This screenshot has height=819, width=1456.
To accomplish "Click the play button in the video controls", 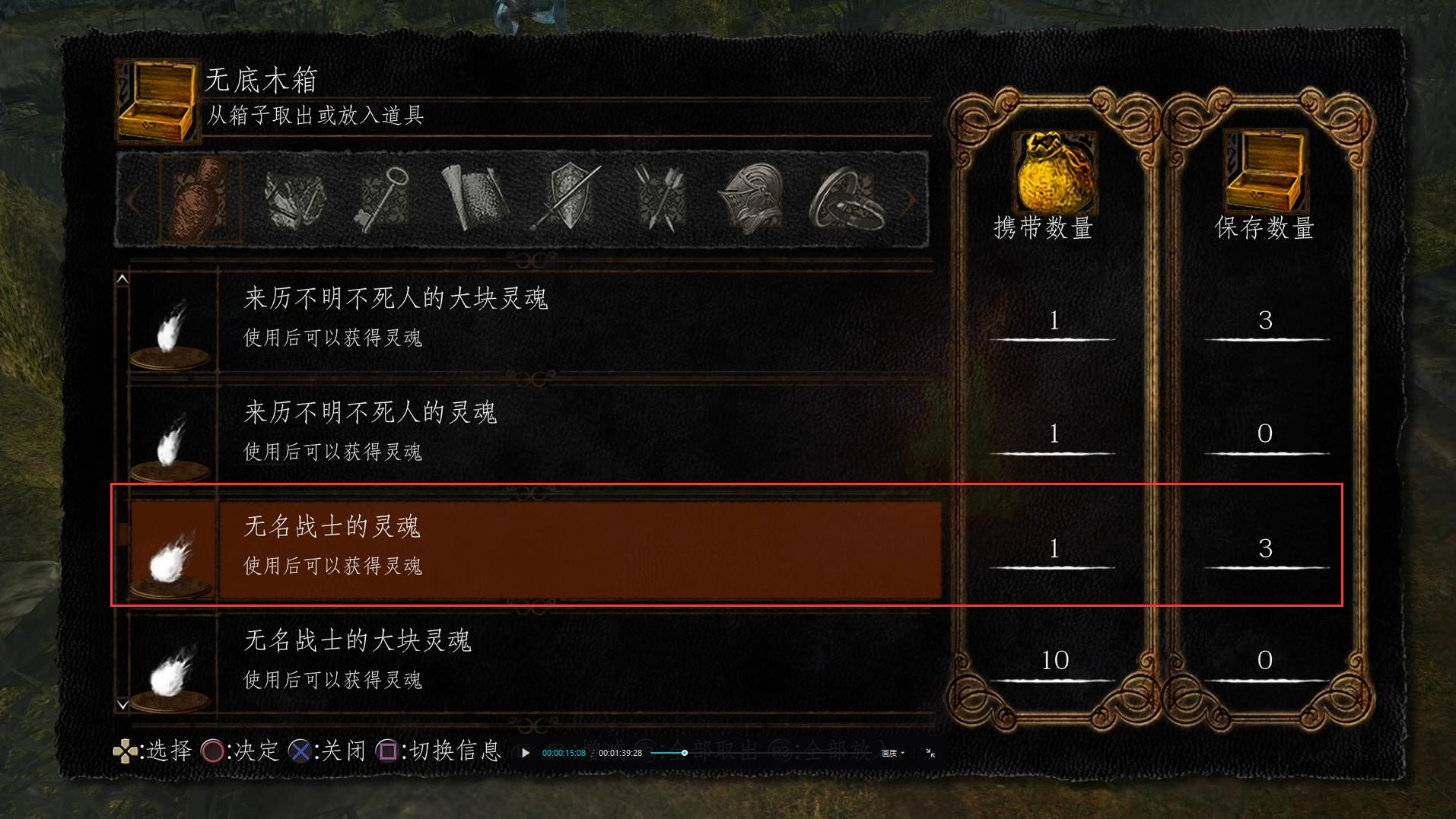I will (526, 753).
